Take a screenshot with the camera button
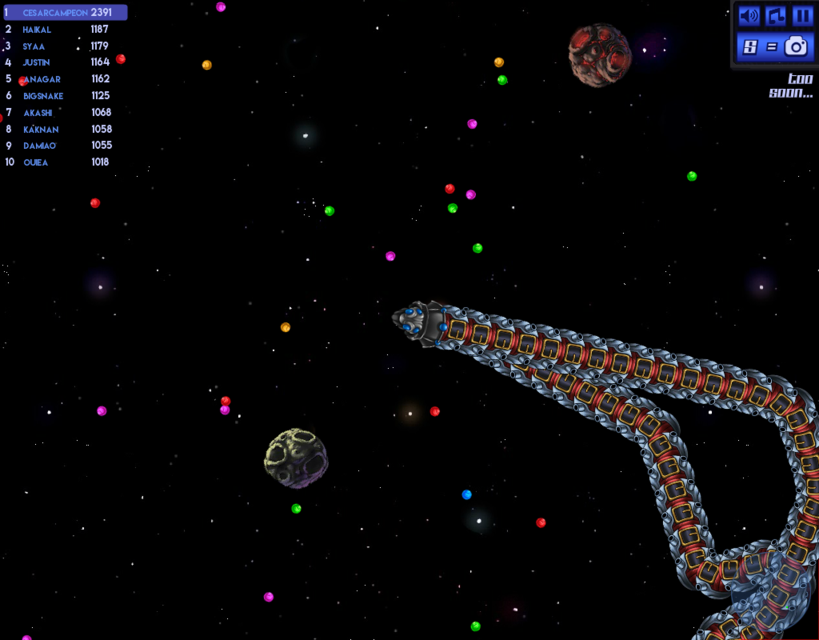Screen dimensions: 819x640 [795, 46]
